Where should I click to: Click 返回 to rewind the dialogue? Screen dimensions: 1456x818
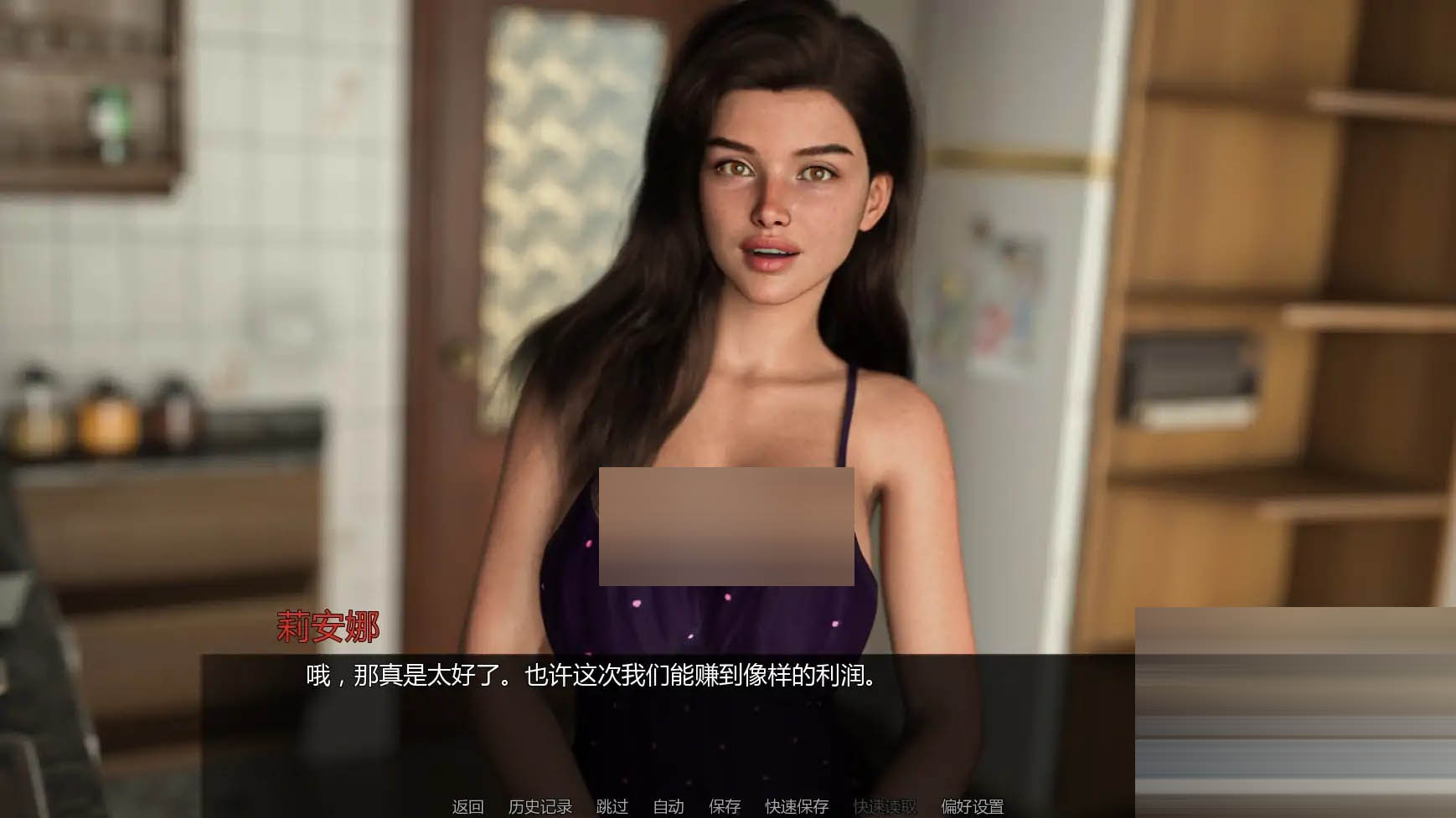[469, 807]
